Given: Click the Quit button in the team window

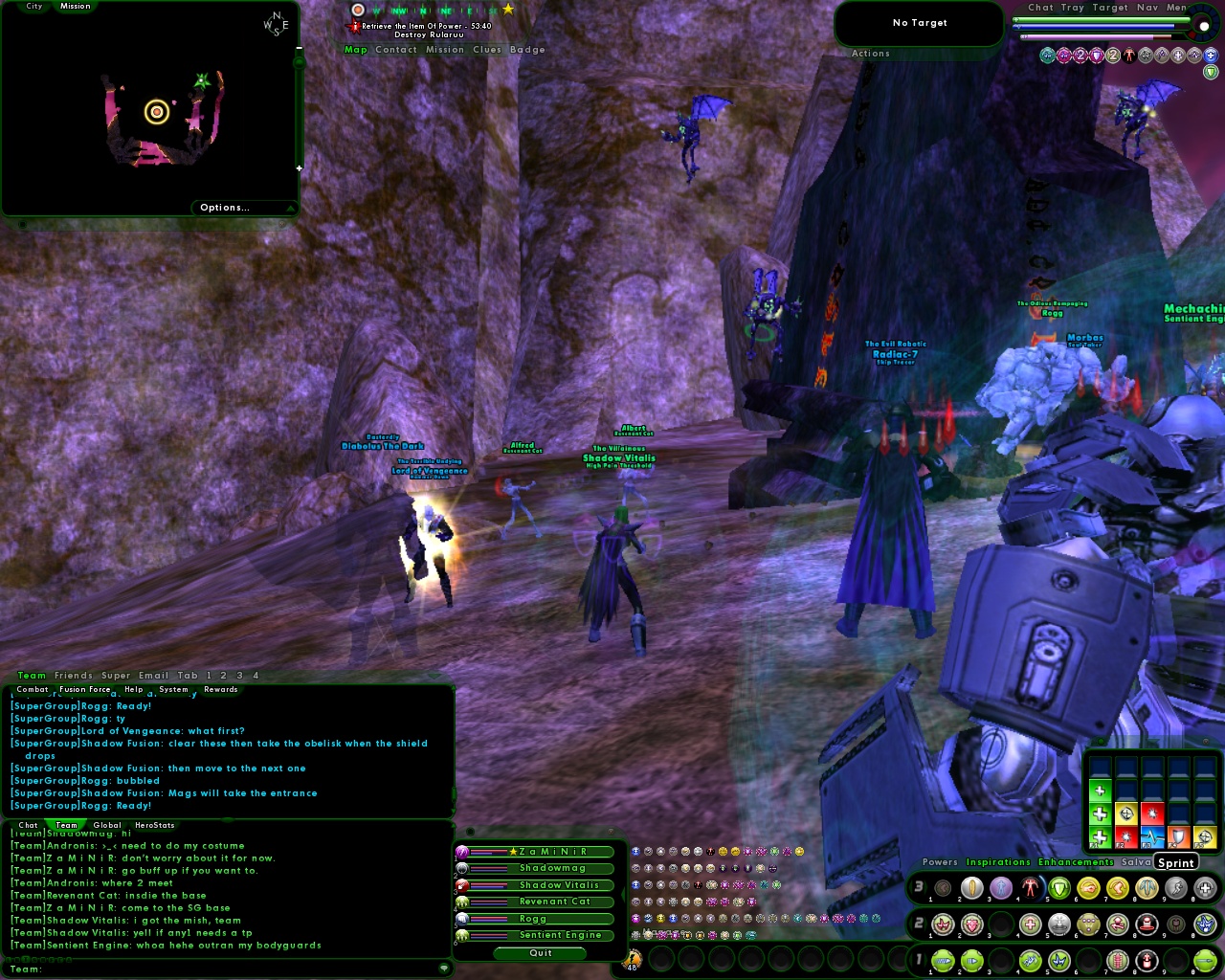Looking at the screenshot, I should (540, 953).
